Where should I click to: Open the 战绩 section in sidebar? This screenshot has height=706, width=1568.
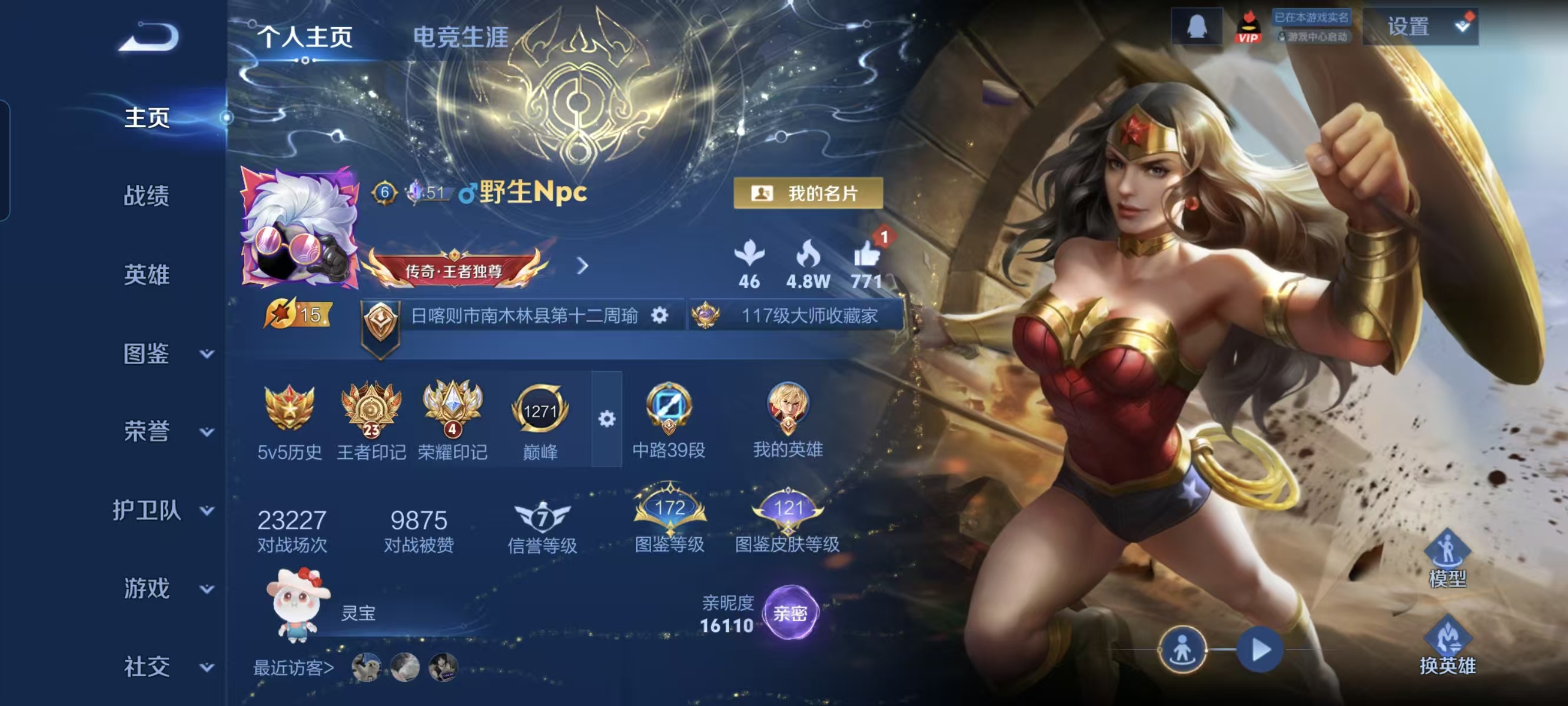click(x=146, y=196)
